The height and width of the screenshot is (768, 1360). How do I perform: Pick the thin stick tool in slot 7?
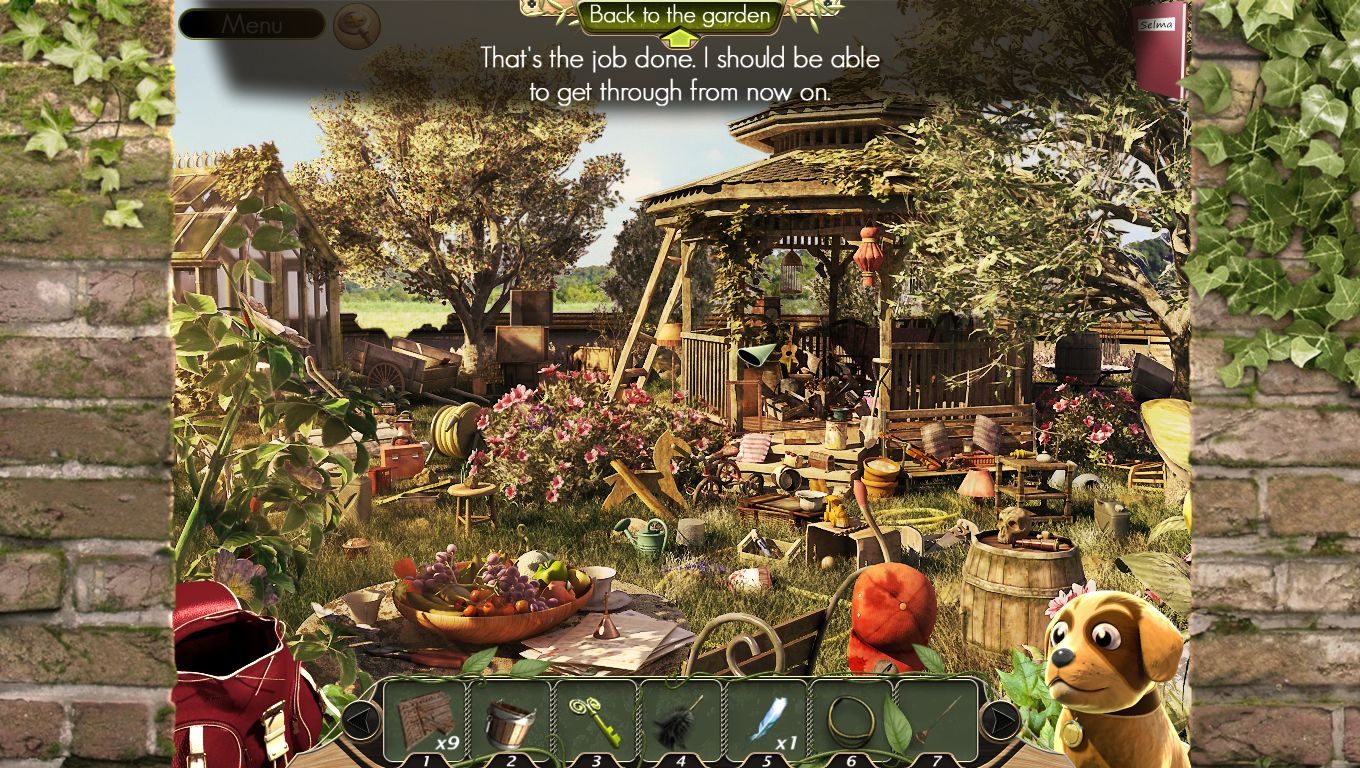tap(936, 720)
